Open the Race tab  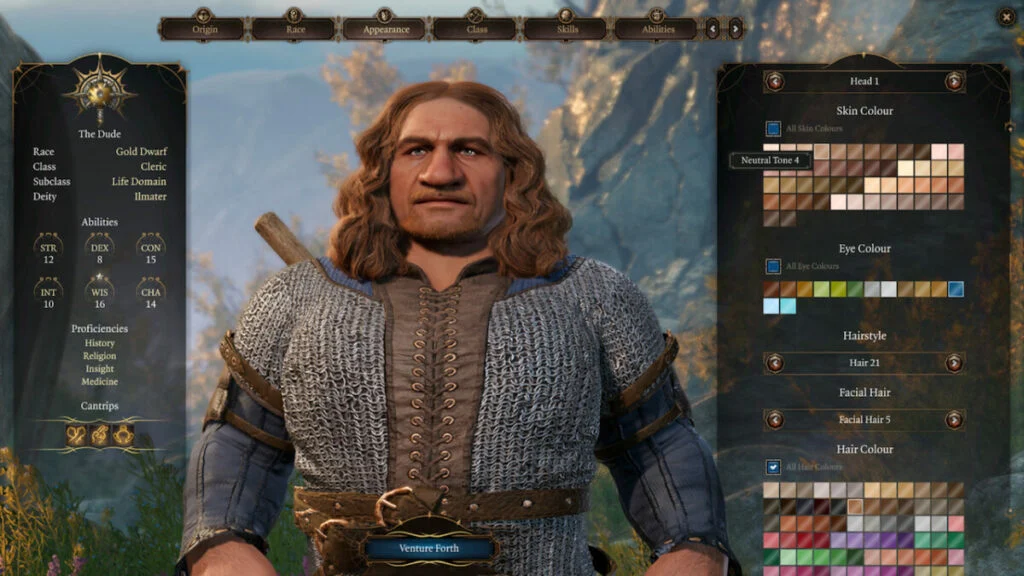(293, 28)
